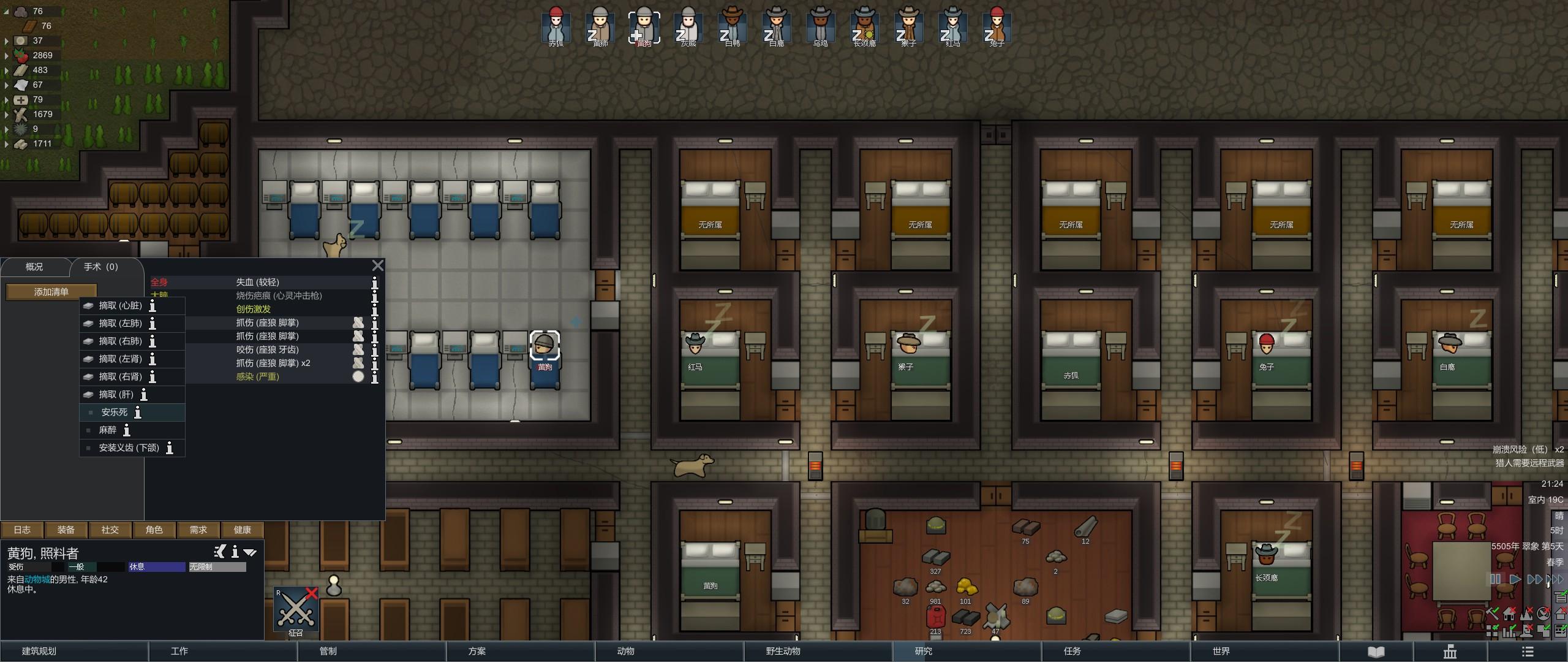Image resolution: width=1568 pixels, height=662 pixels.
Task: Select colonist 长颈鹿 portrait in the top bar
Action: (x=864, y=26)
